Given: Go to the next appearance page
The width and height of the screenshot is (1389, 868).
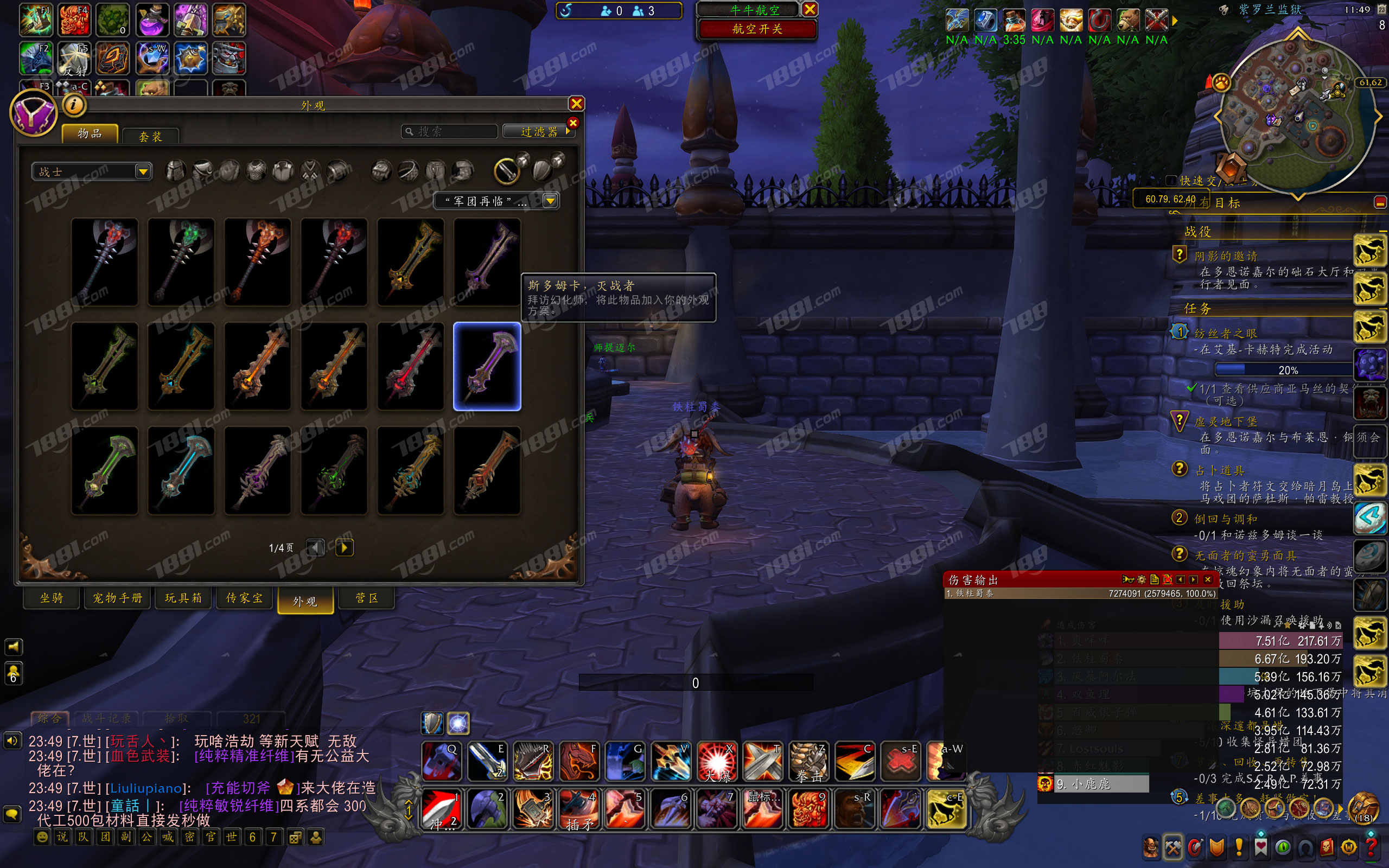Looking at the screenshot, I should pos(344,547).
